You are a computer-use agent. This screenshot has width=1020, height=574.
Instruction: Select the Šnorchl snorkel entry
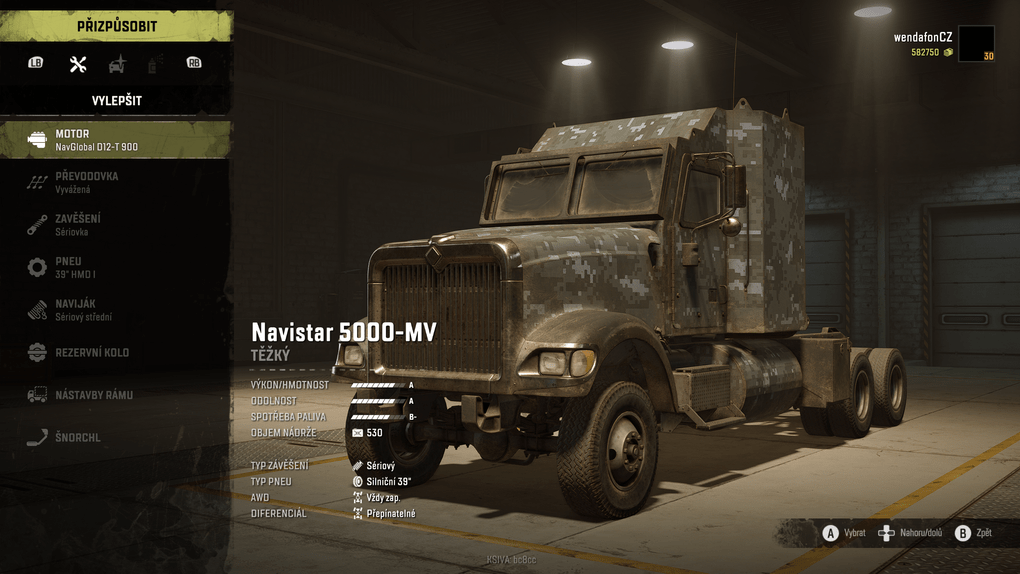tap(115, 437)
